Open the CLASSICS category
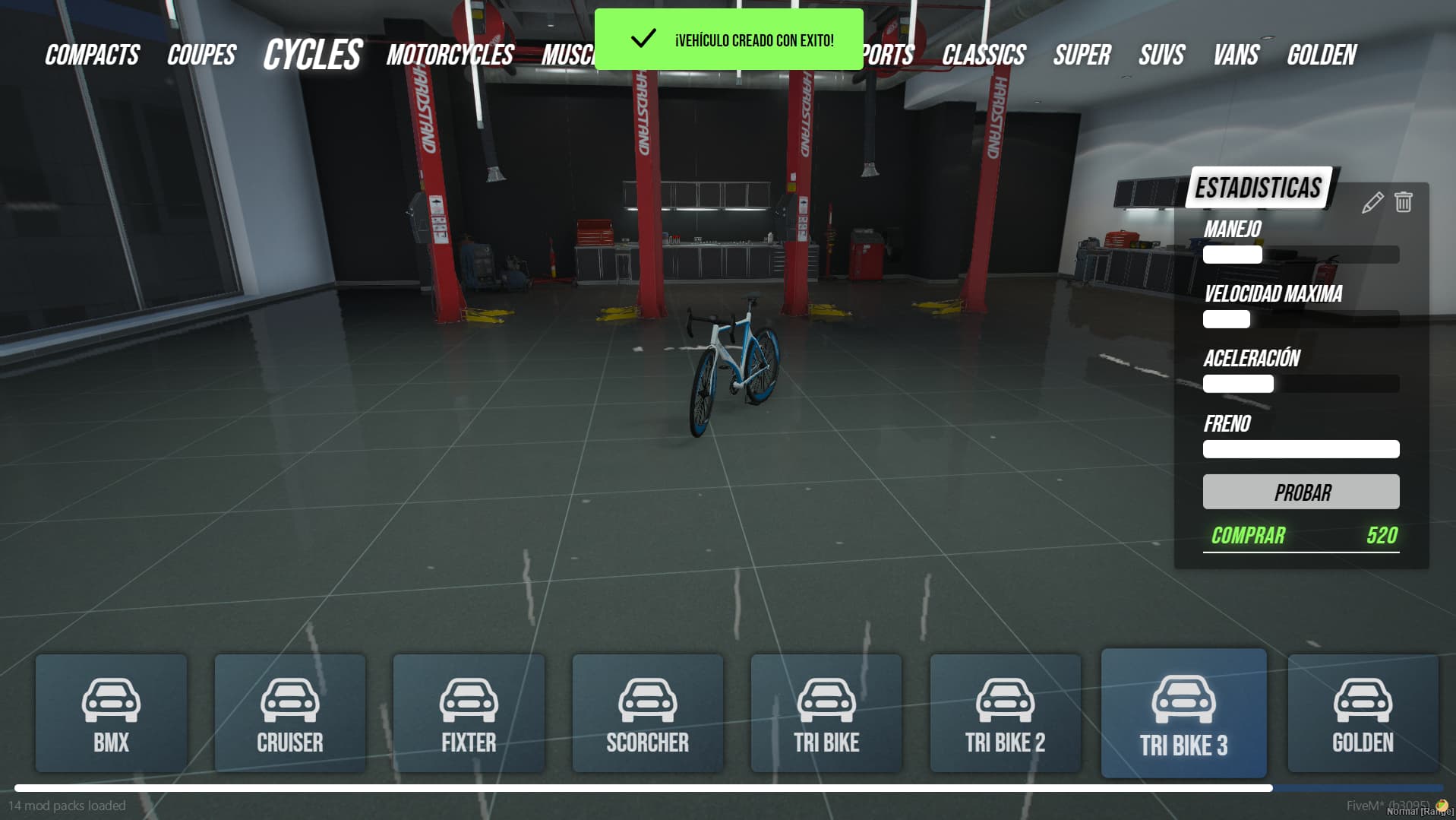Image resolution: width=1456 pixels, height=820 pixels. (984, 54)
